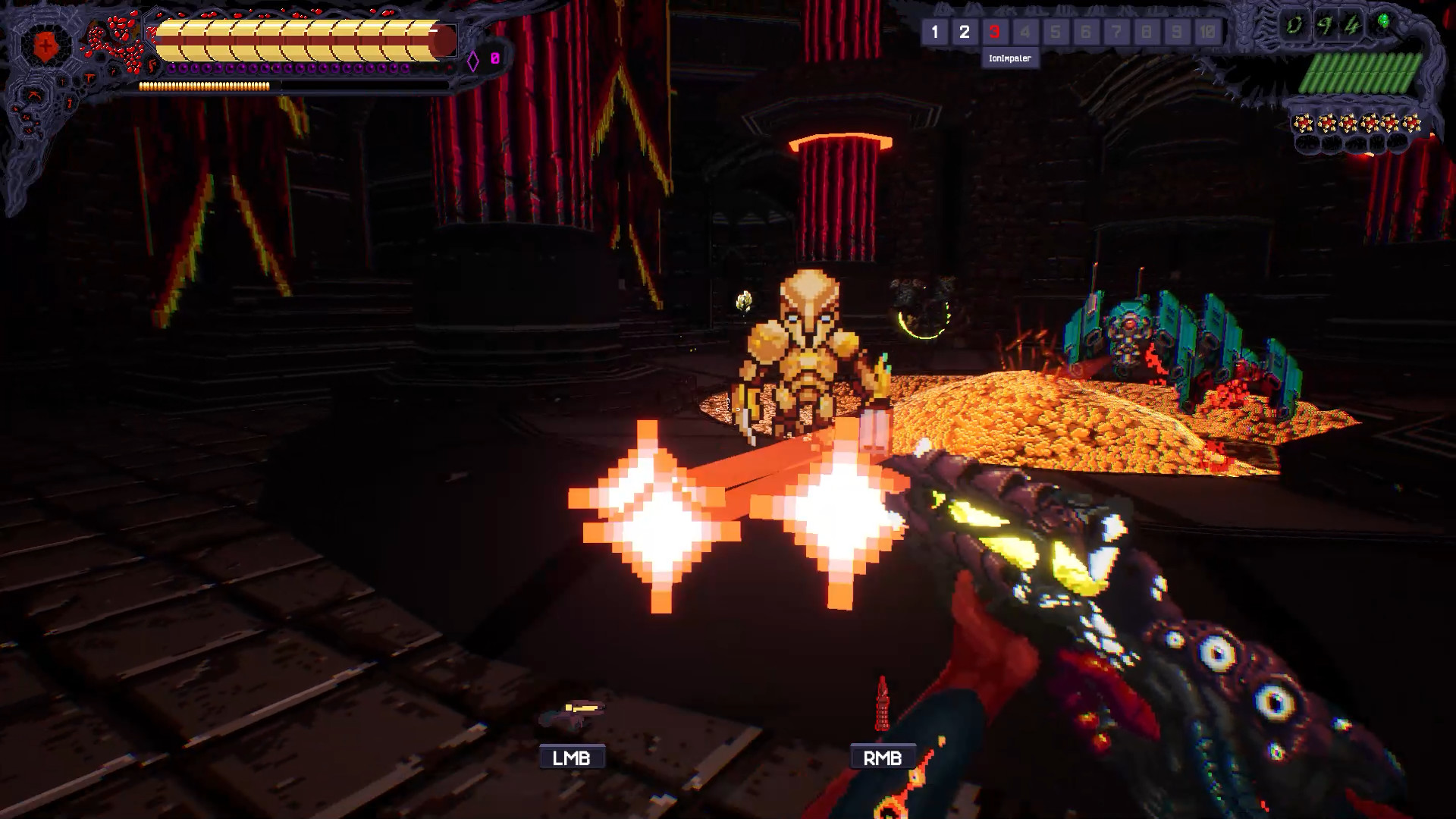The width and height of the screenshot is (1456, 819).
Task: Select the IonImpaler in weapon slot 3
Action: tap(993, 32)
